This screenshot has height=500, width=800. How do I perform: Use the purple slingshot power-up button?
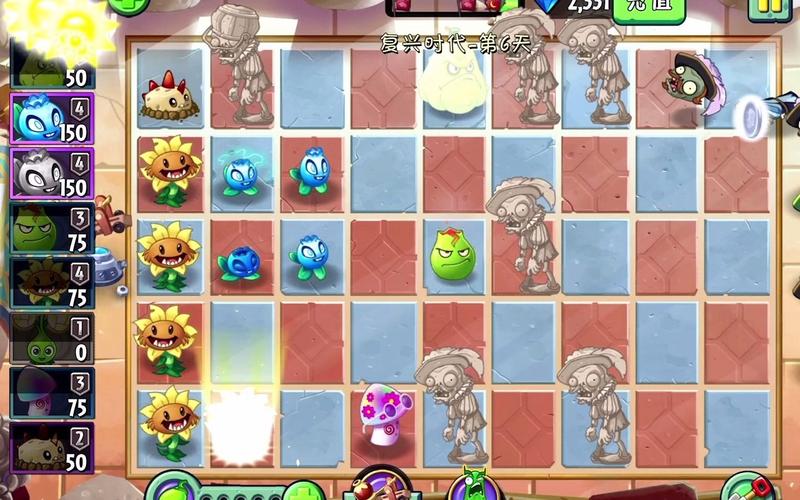coord(378,487)
